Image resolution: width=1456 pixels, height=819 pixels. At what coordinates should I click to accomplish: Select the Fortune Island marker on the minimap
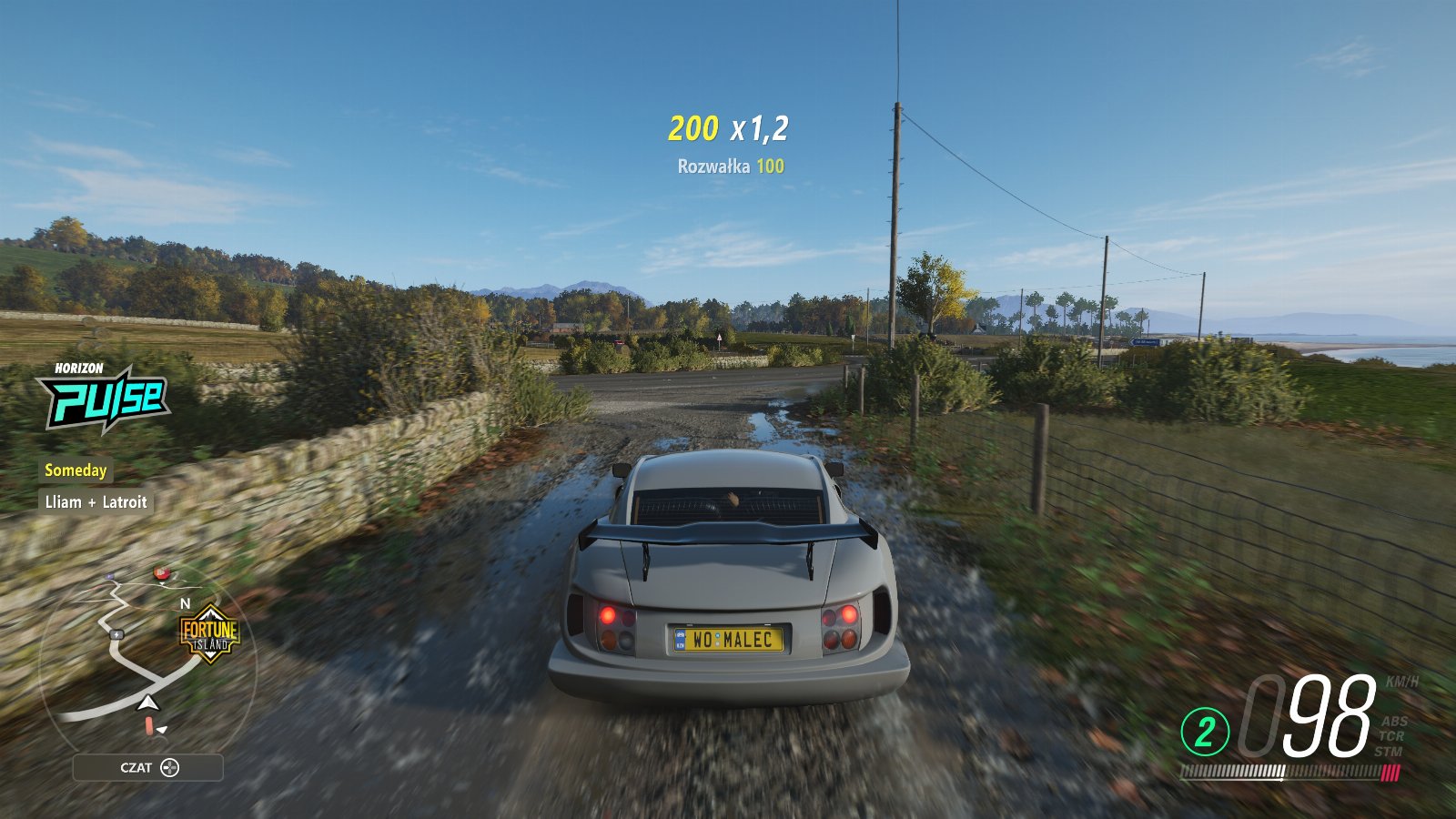pyautogui.click(x=209, y=633)
